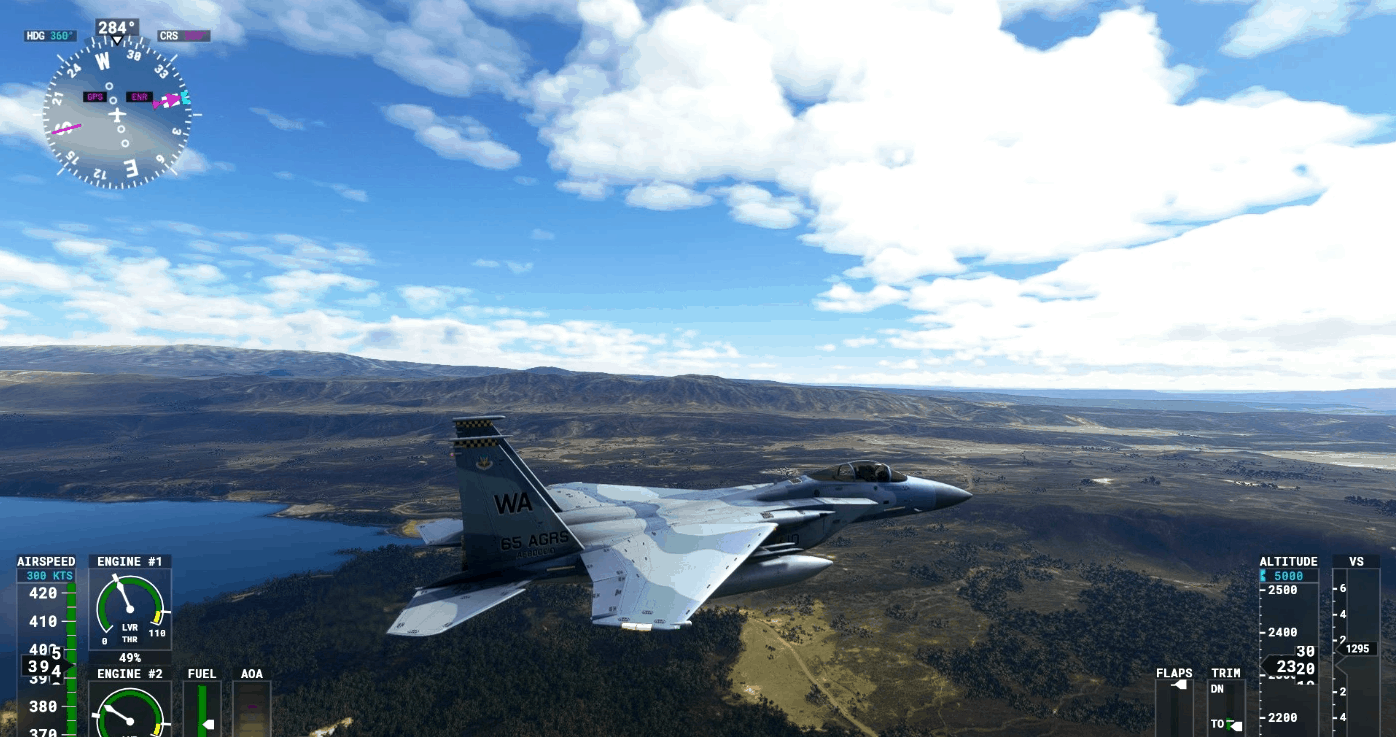Click the AIRSPEED panel label
Screen dimensions: 1396x737
(46, 561)
